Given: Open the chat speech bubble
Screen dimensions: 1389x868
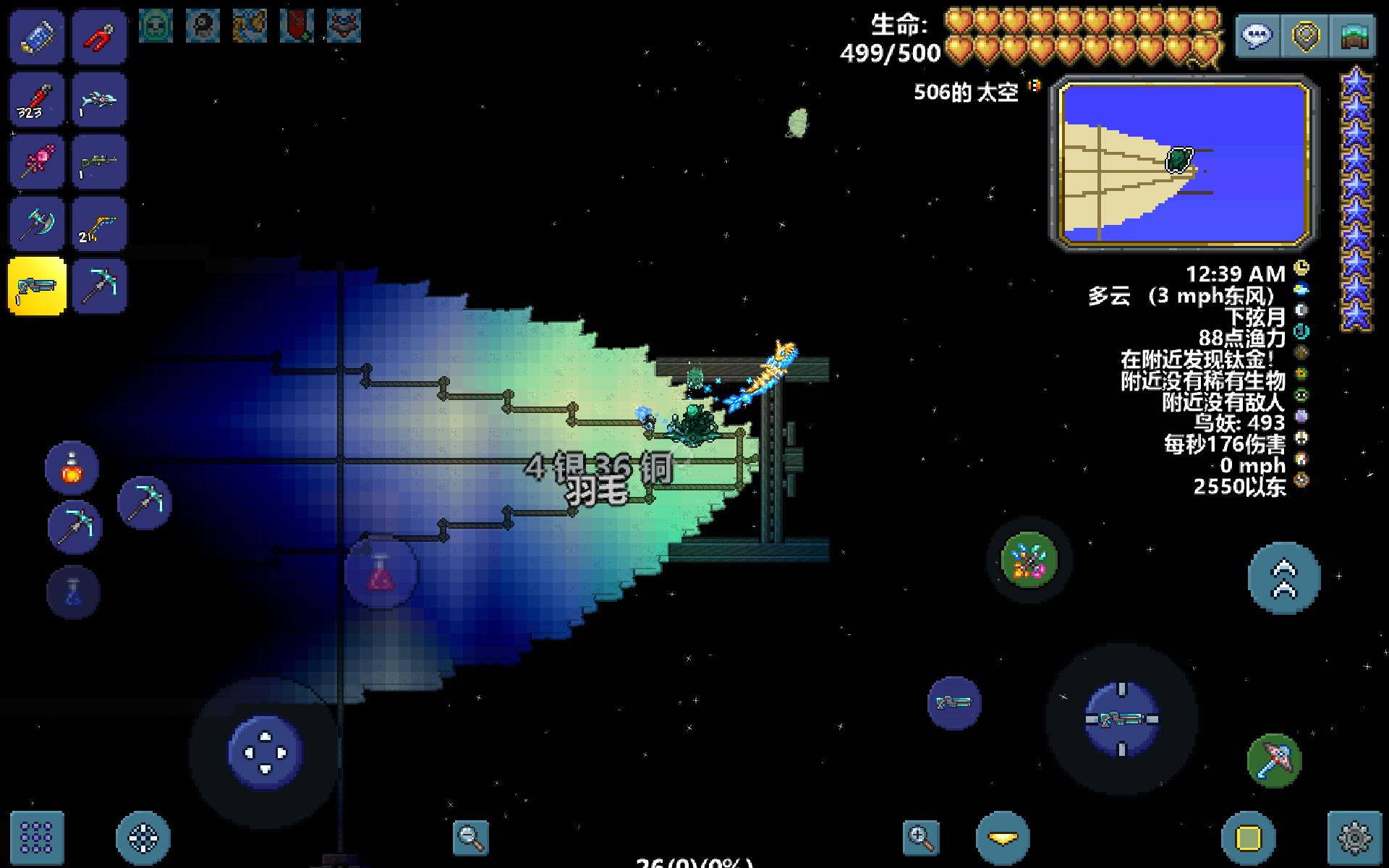Looking at the screenshot, I should [x=1257, y=35].
